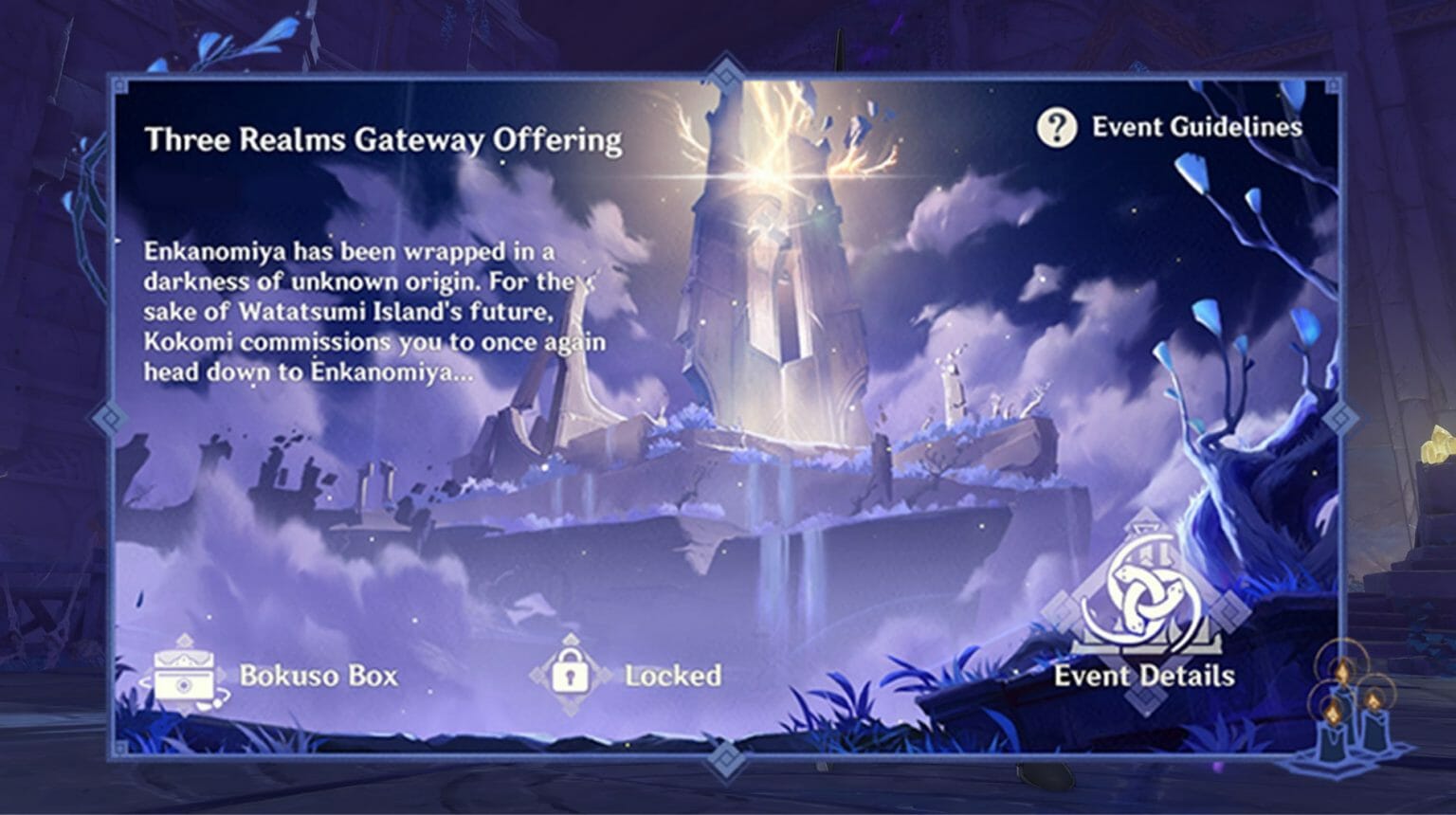Expand the locked stage information
The image size is (1456, 815).
[x=672, y=675]
